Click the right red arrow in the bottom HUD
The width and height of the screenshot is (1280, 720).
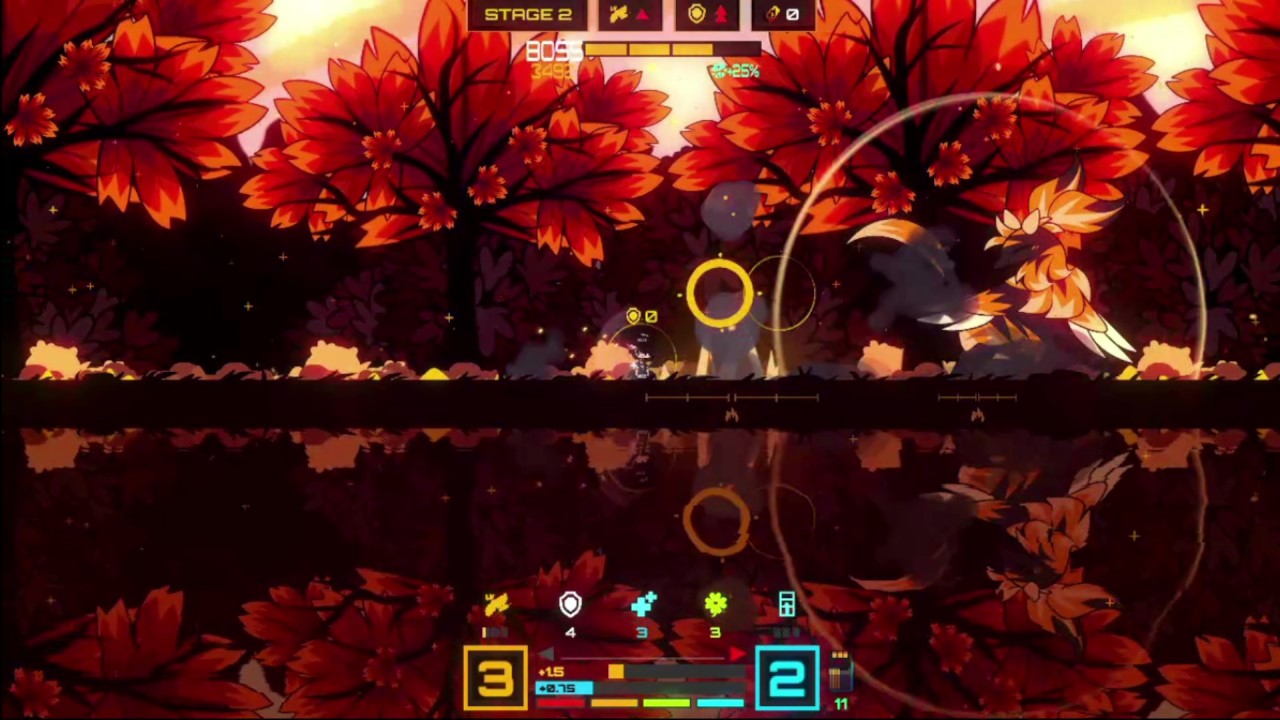coord(737,652)
